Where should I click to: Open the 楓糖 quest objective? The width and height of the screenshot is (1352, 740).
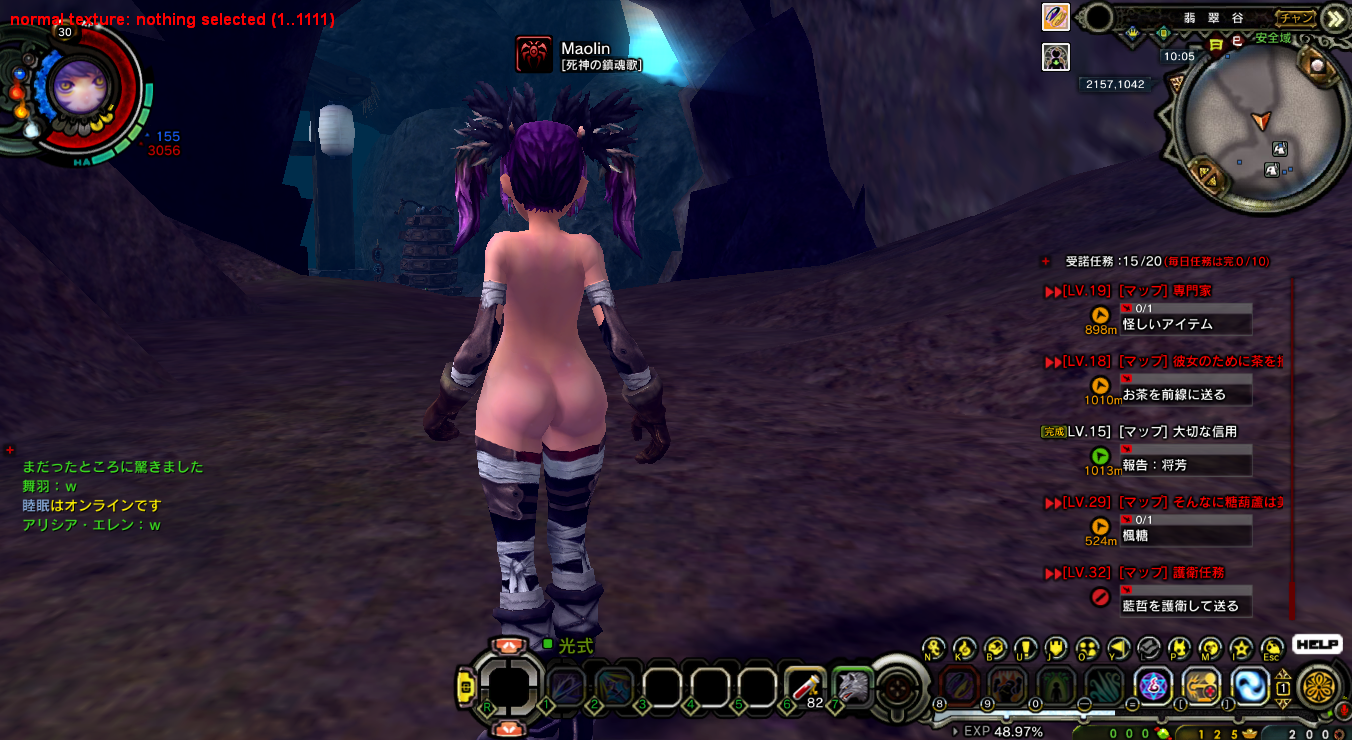[1185, 535]
